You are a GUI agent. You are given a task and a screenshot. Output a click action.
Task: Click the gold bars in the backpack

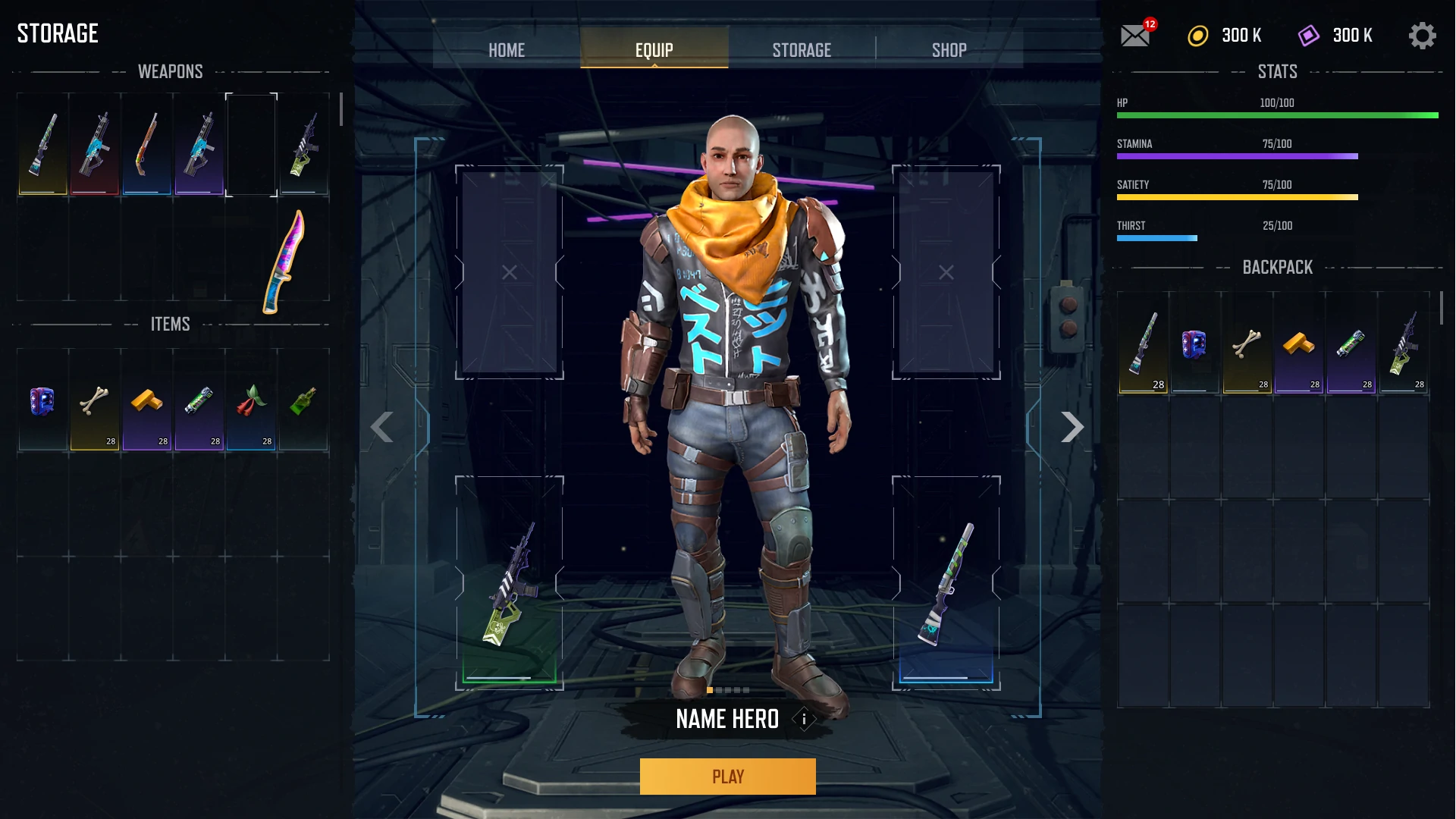coord(1298,344)
